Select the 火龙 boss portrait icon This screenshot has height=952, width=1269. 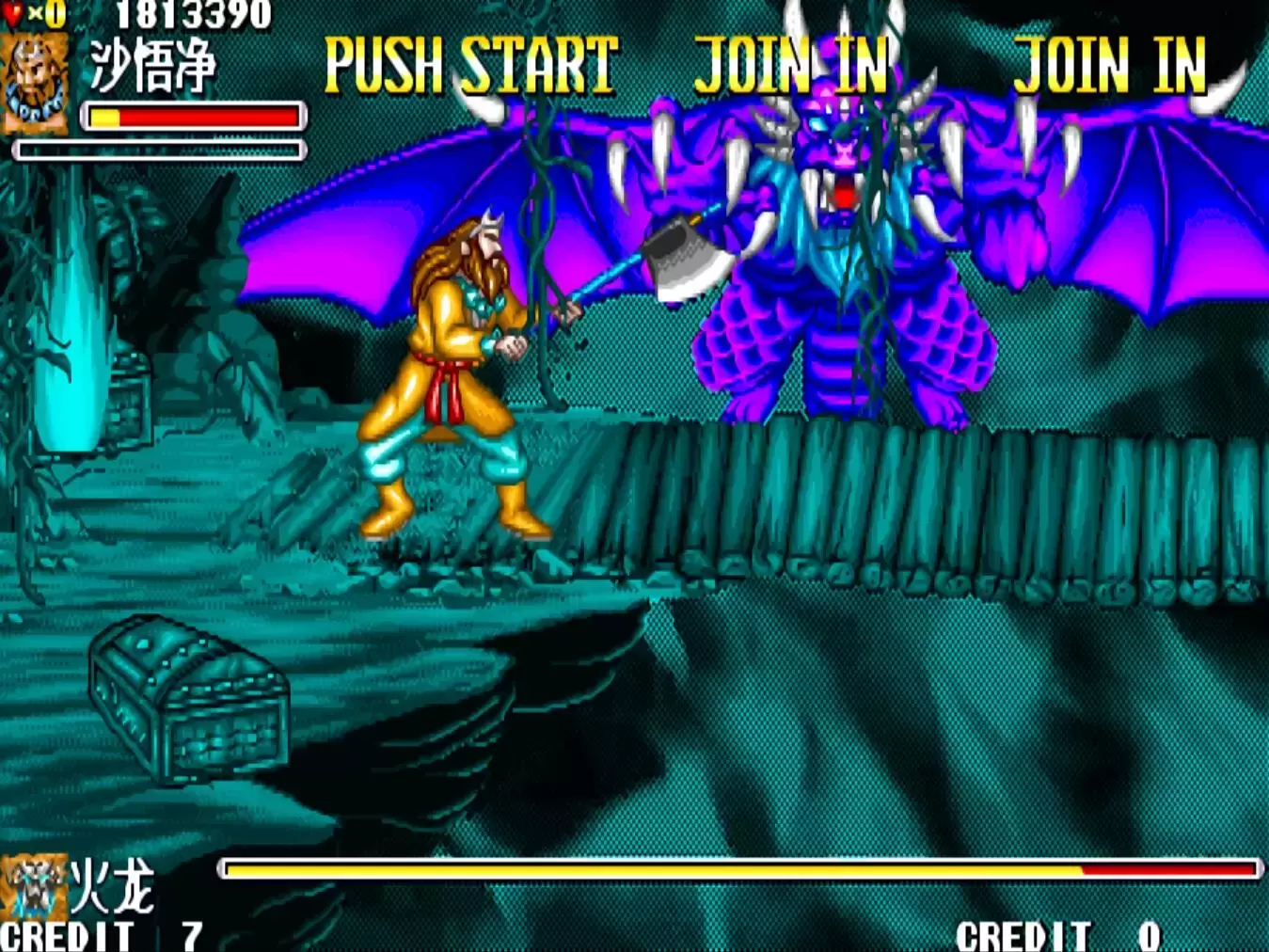coord(34,886)
